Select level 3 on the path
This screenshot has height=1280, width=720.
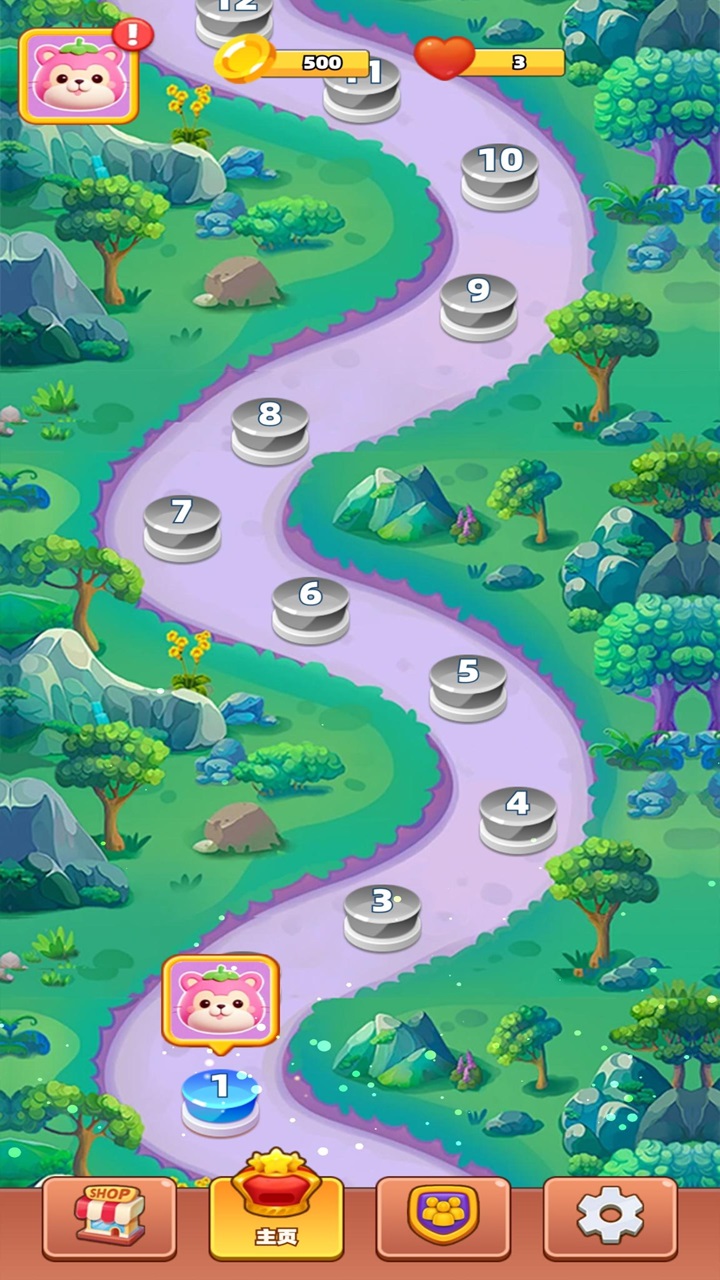click(383, 912)
